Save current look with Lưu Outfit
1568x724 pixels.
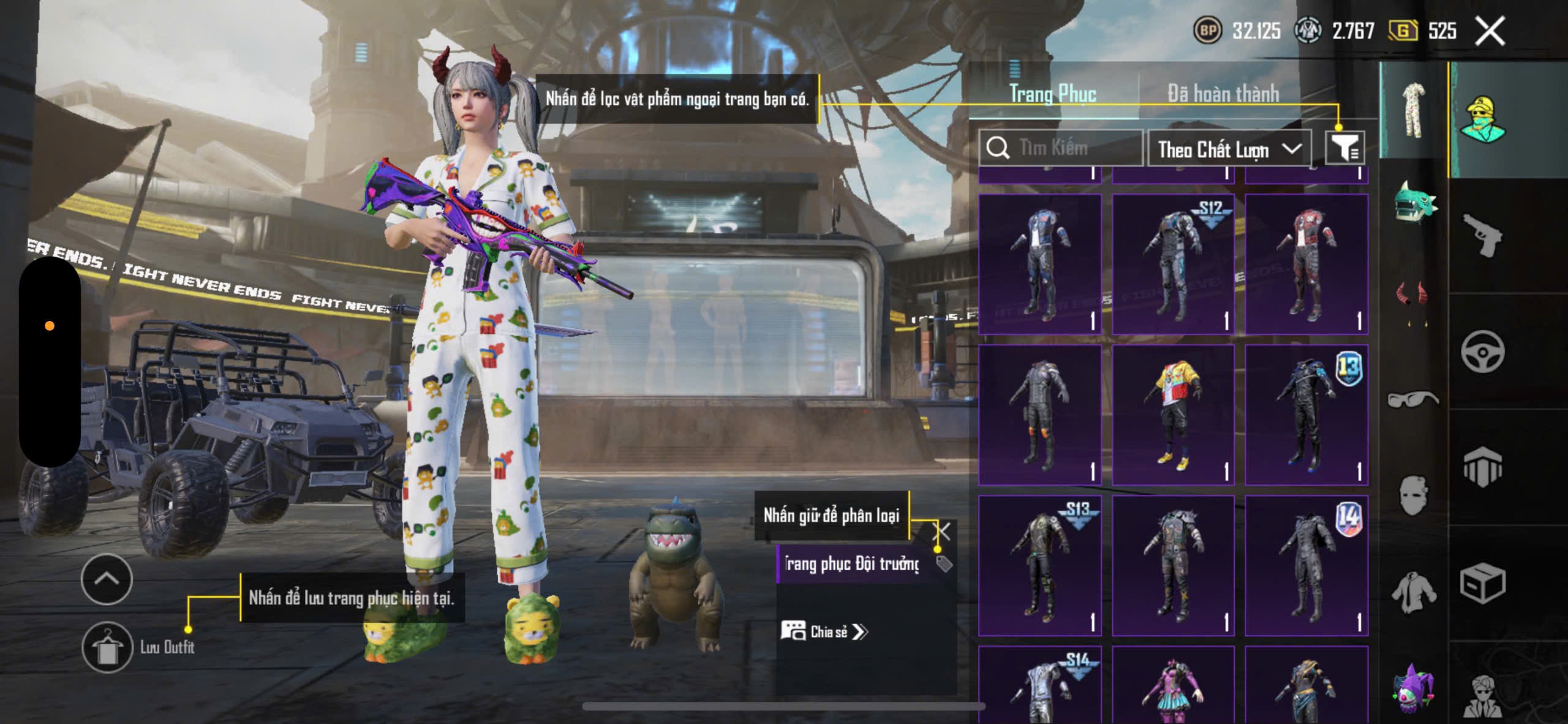(x=108, y=647)
